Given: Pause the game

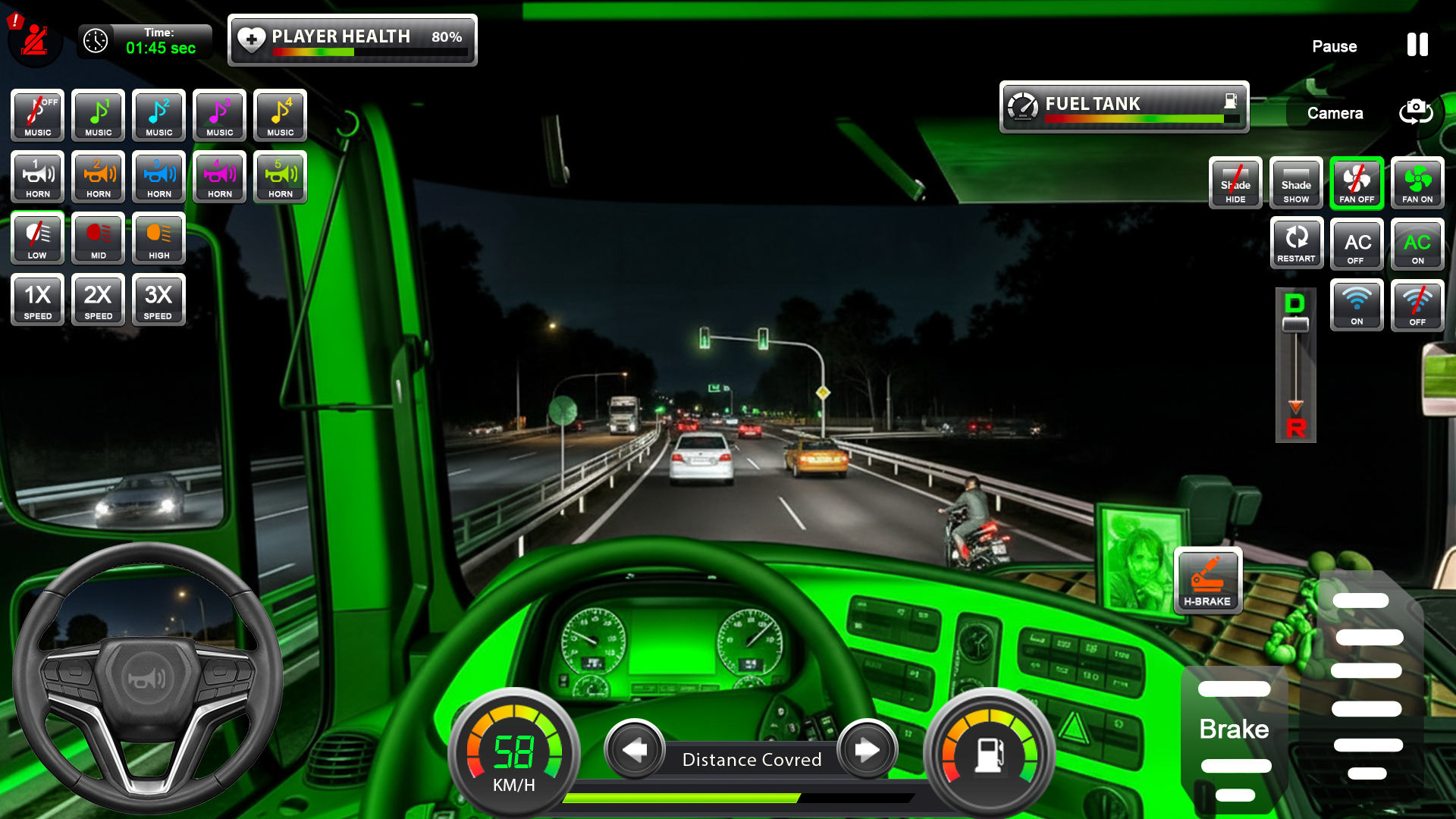Looking at the screenshot, I should [1417, 45].
